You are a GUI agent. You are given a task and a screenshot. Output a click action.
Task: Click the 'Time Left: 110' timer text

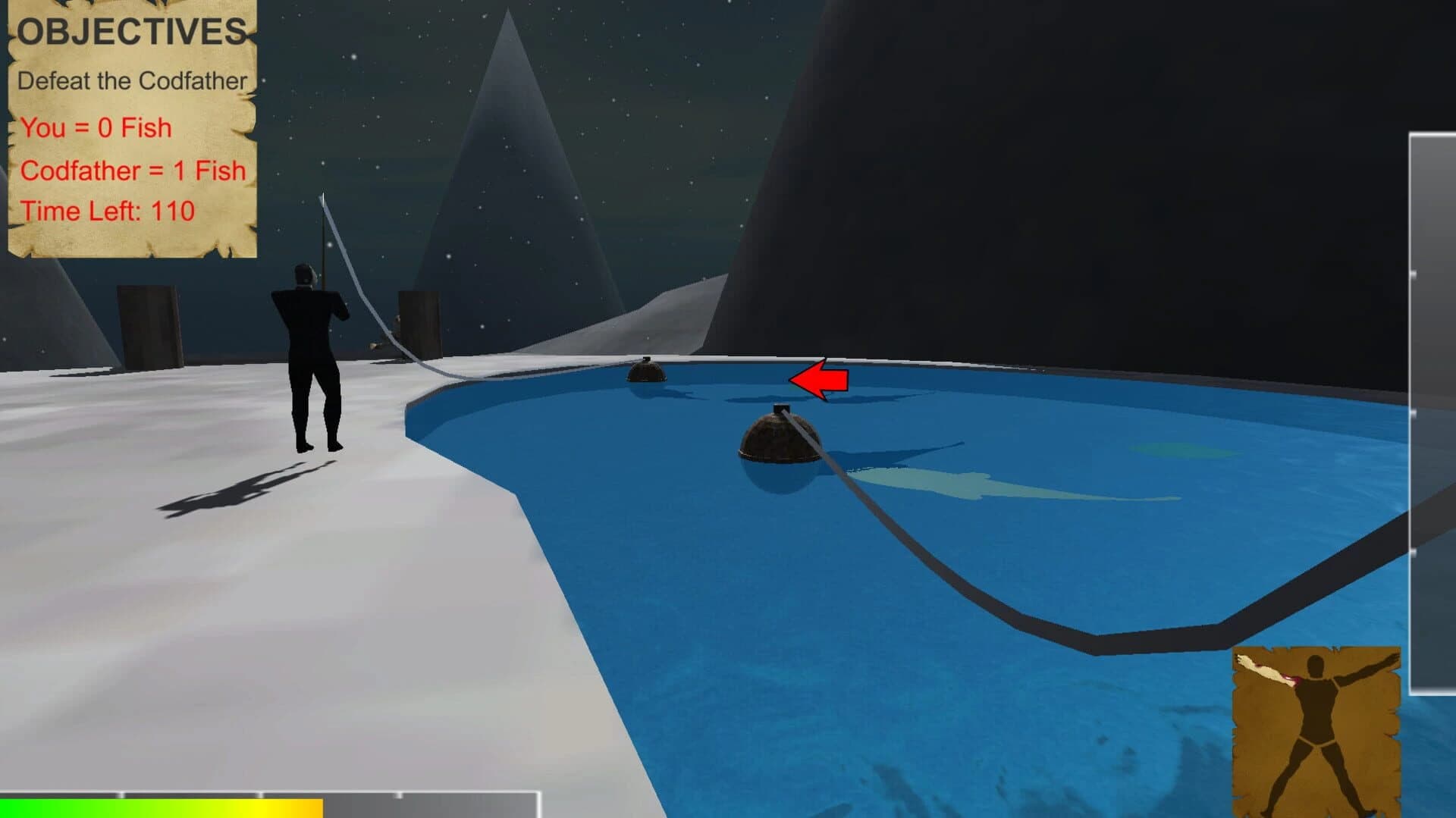108,210
